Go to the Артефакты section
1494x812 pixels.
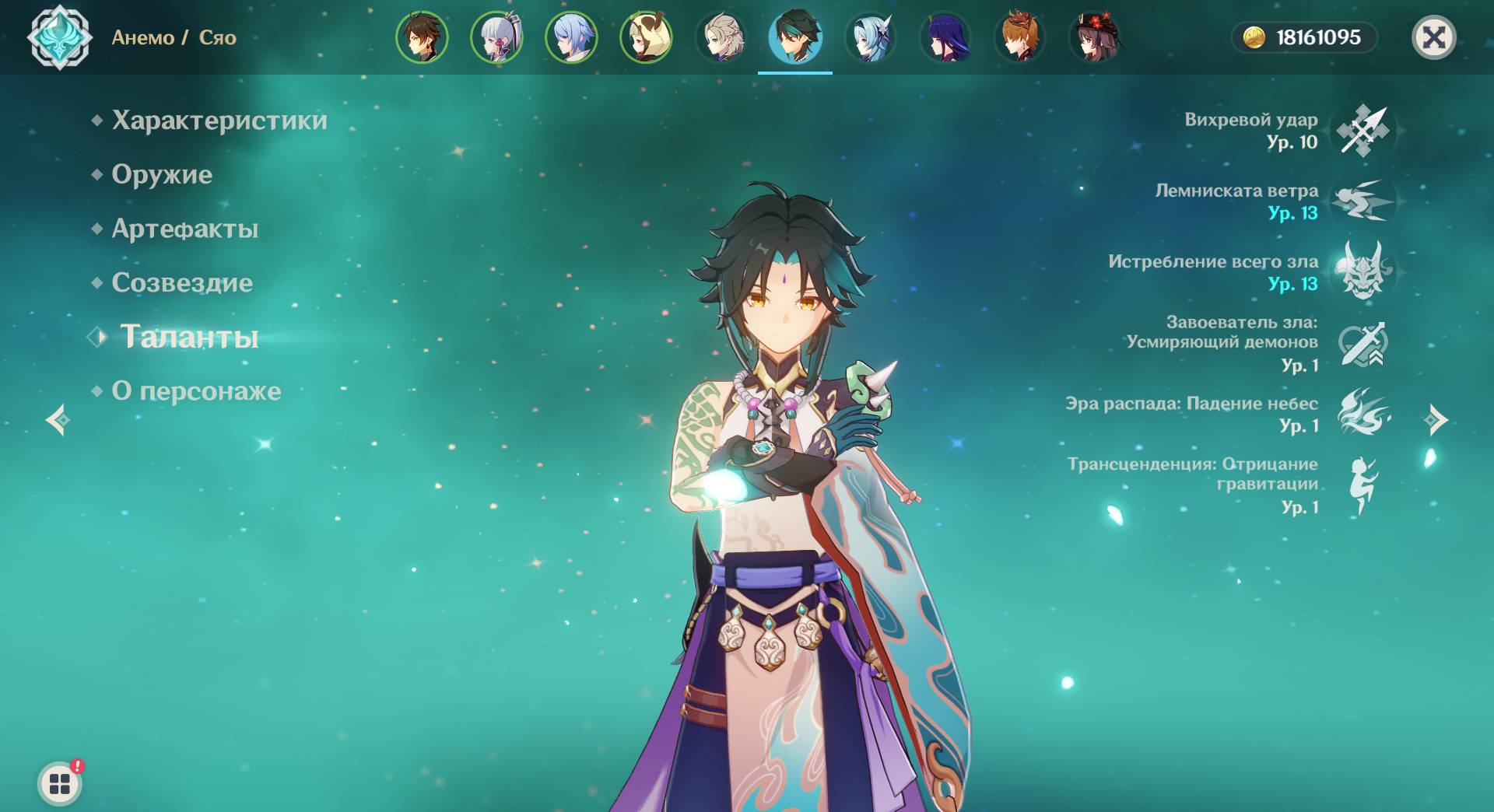184,229
